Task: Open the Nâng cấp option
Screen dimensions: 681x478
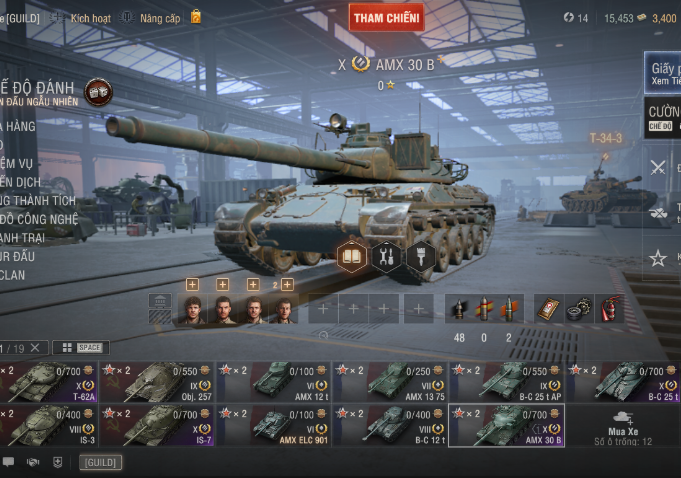Action: pos(160,18)
